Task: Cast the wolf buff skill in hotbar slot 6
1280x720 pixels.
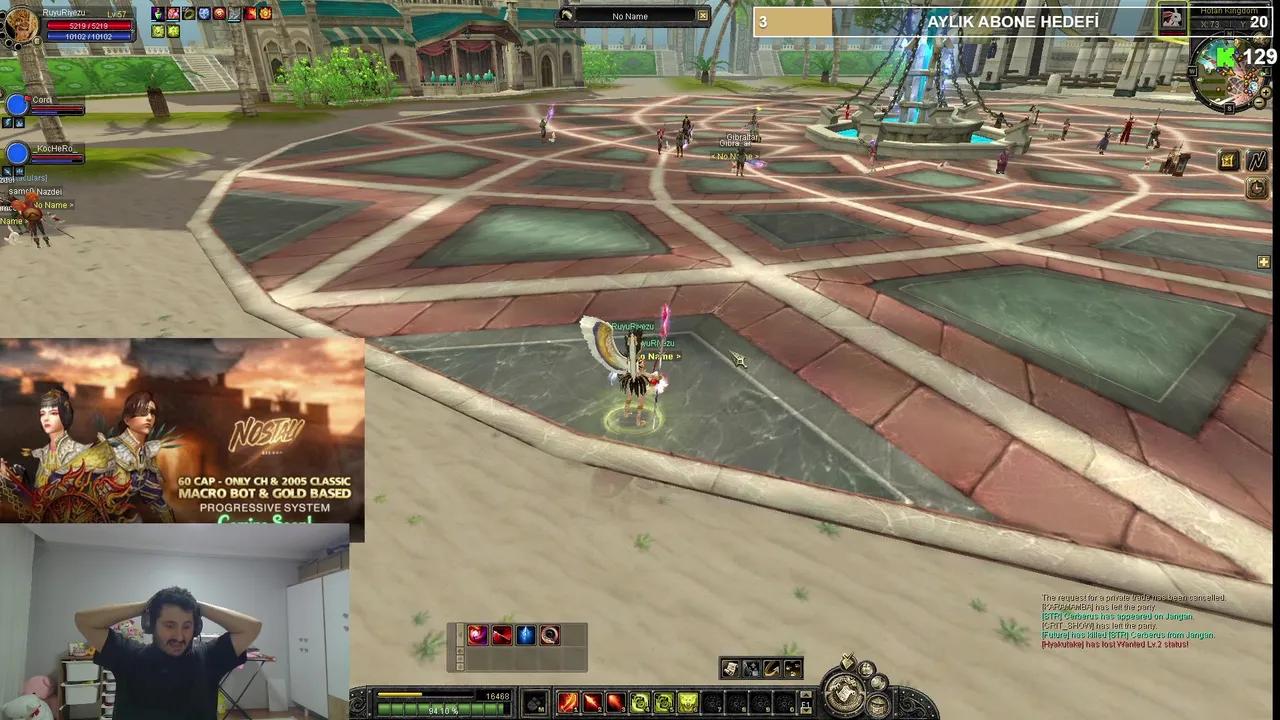Action: (x=688, y=701)
